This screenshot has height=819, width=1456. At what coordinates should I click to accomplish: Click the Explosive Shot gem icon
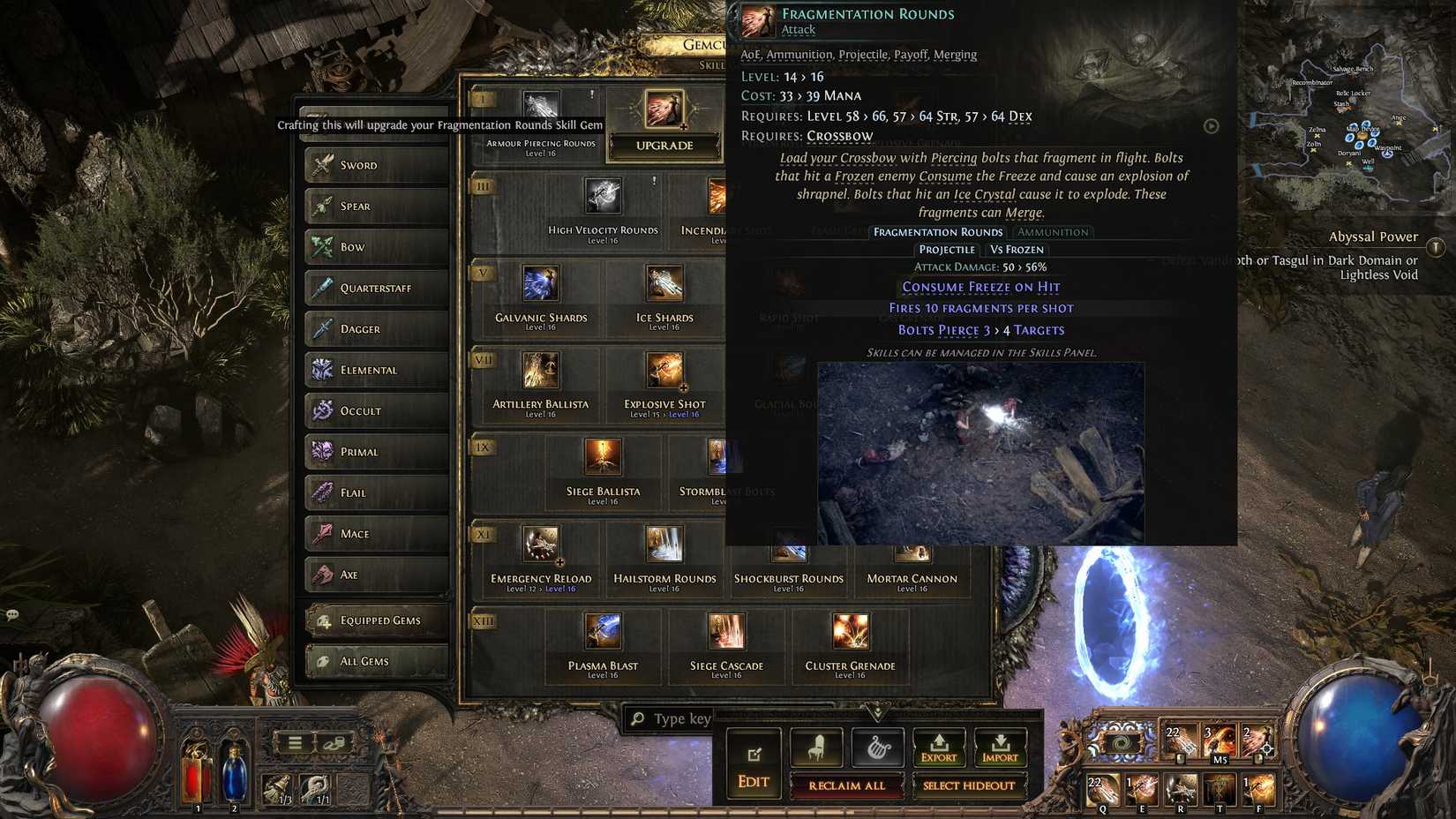(x=664, y=372)
